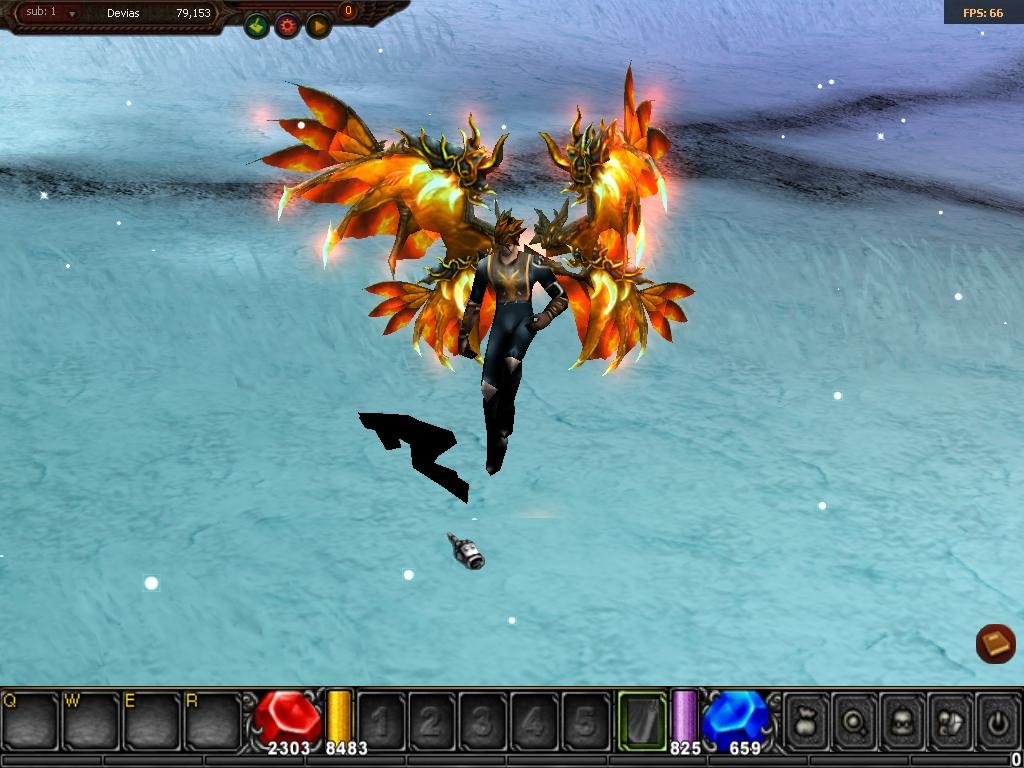Select the W skill slot
Image resolution: width=1024 pixels, height=768 pixels.
point(92,720)
